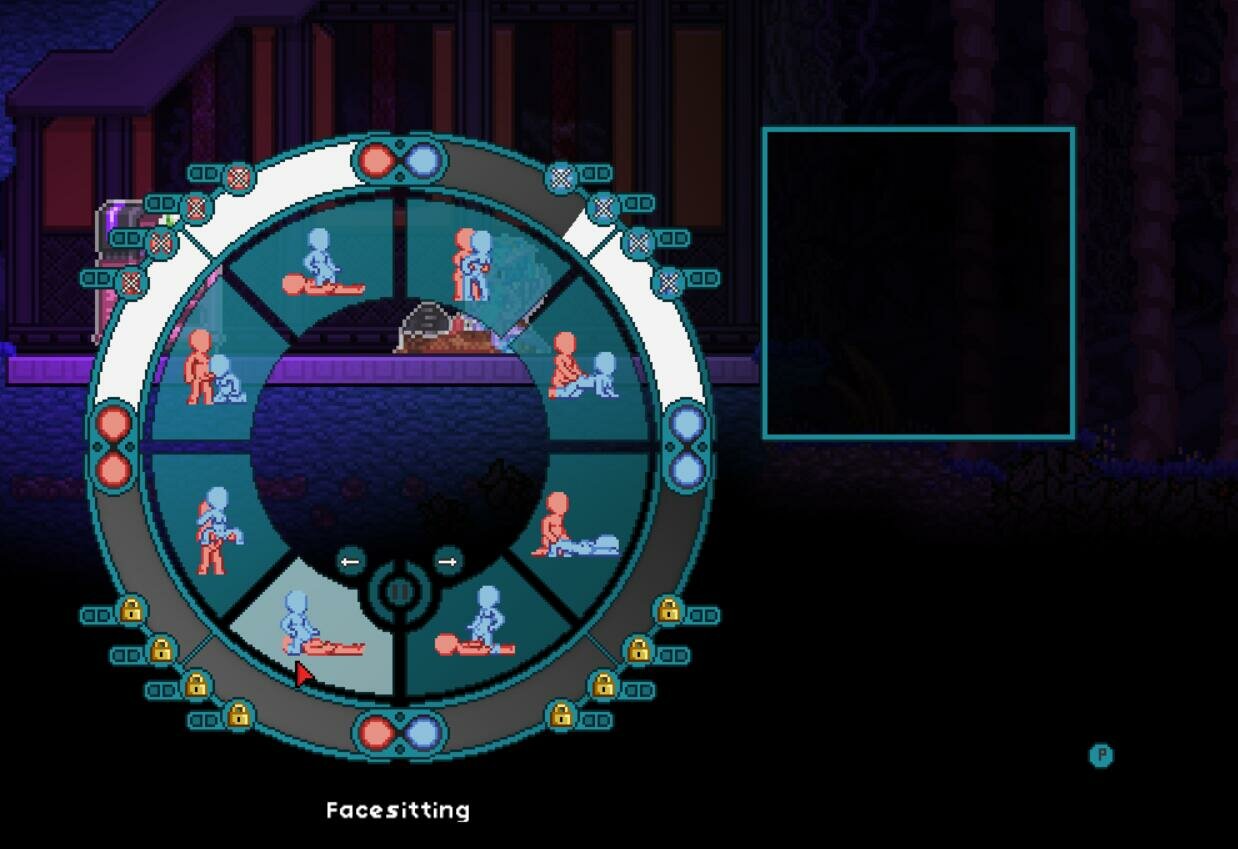Click the central pause button

point(399,591)
